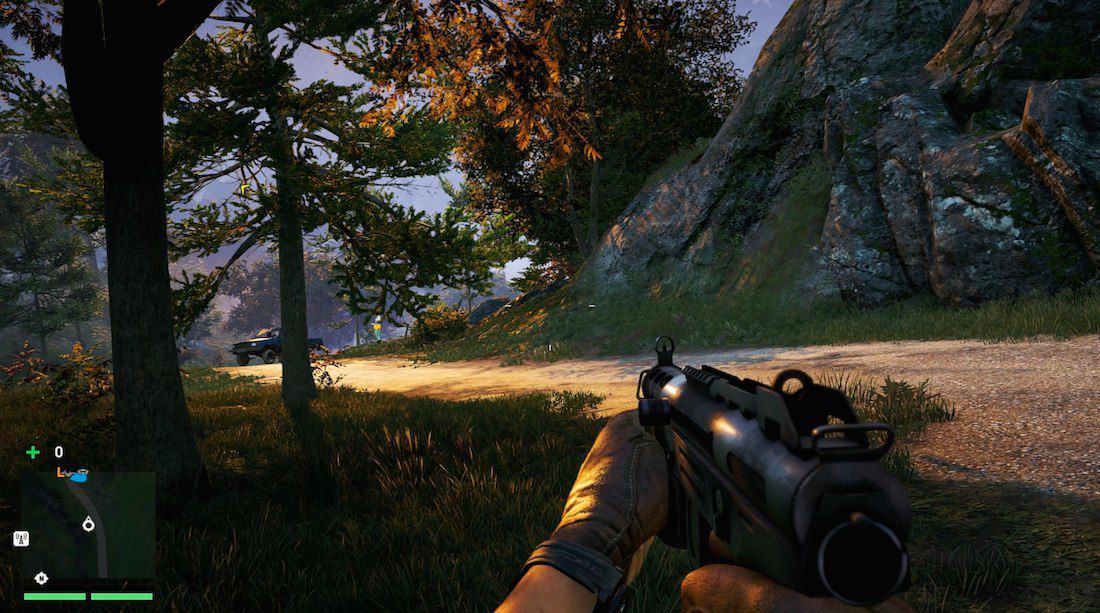Open the minimap in the corner
Screen dimensions: 1100x613
click(x=88, y=524)
